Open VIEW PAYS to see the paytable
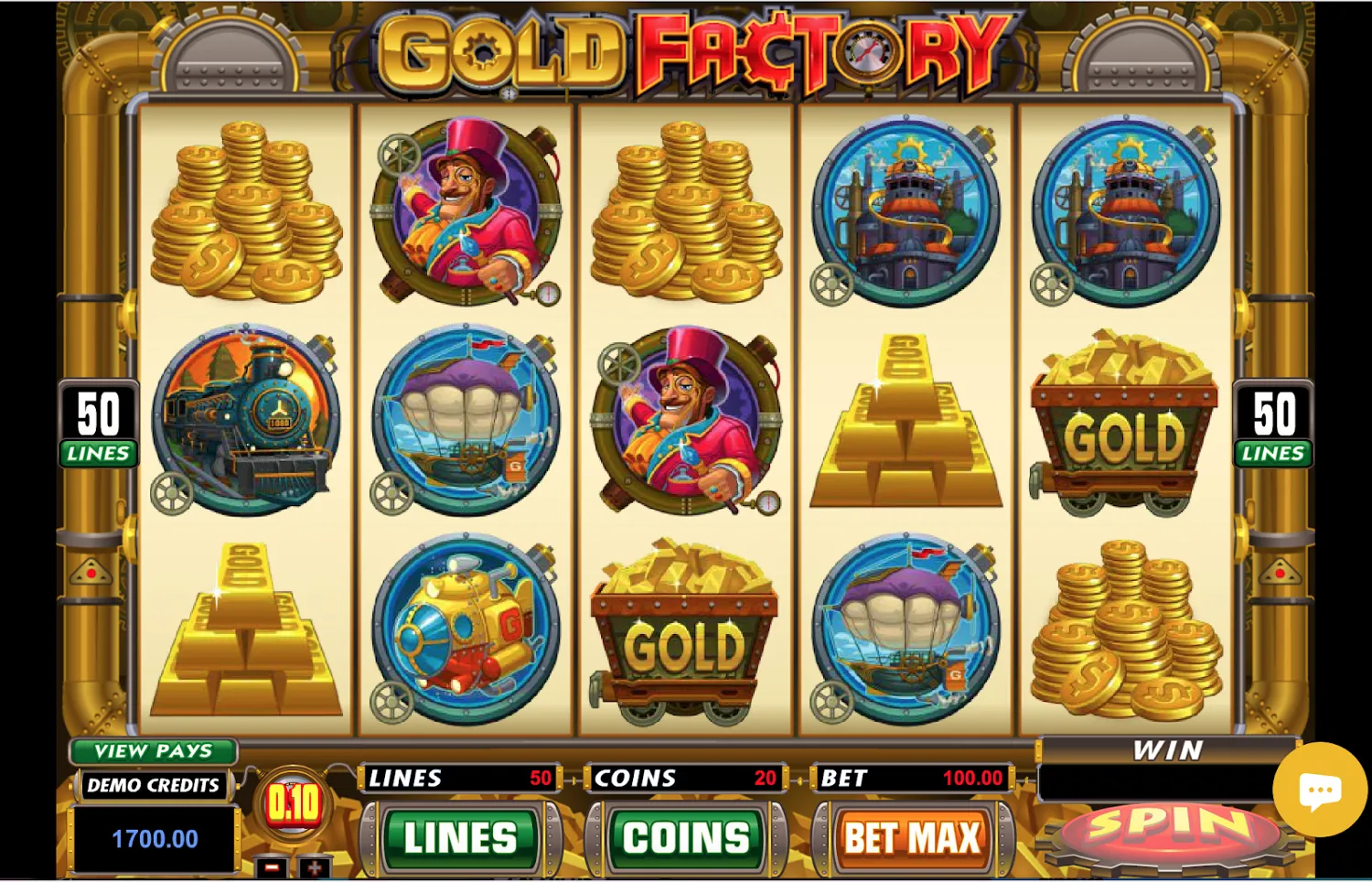1372x882 pixels. [153, 751]
